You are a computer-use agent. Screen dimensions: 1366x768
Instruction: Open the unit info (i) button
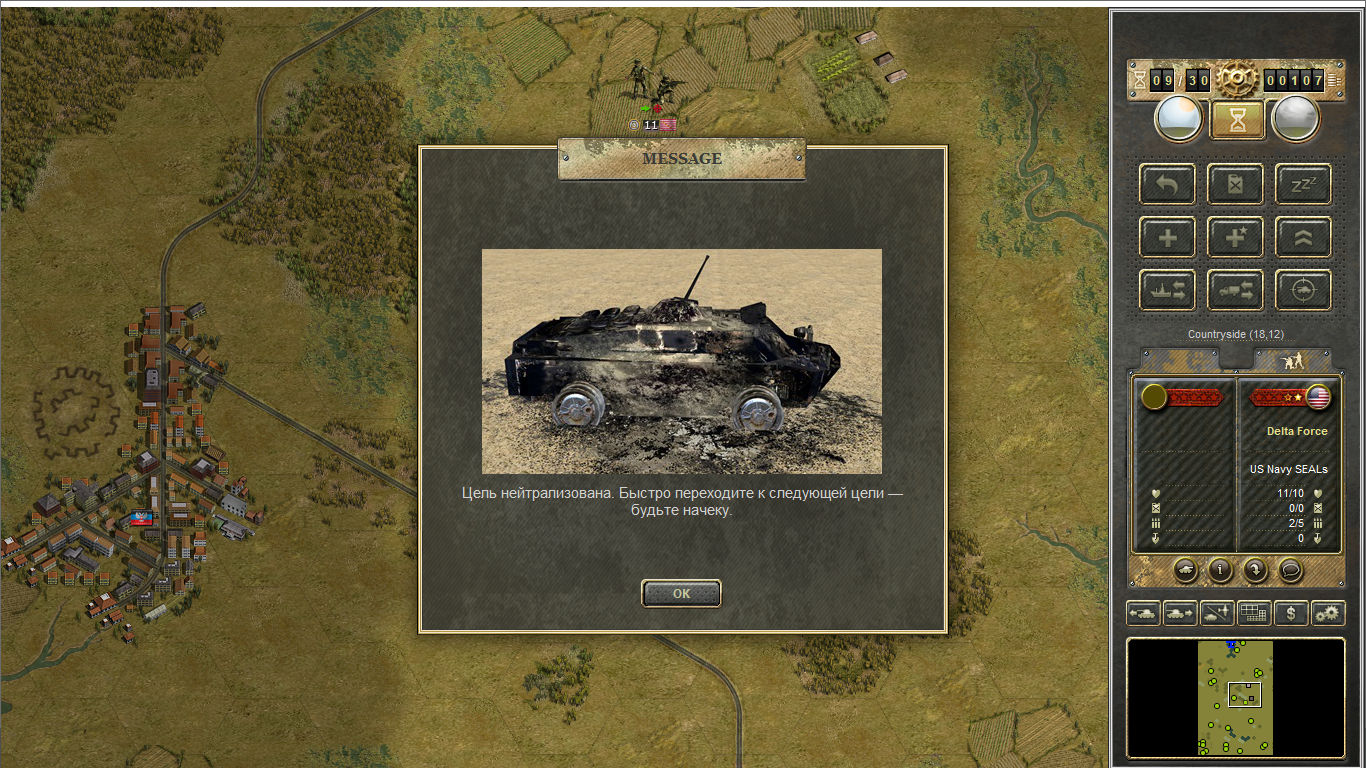click(x=1220, y=569)
